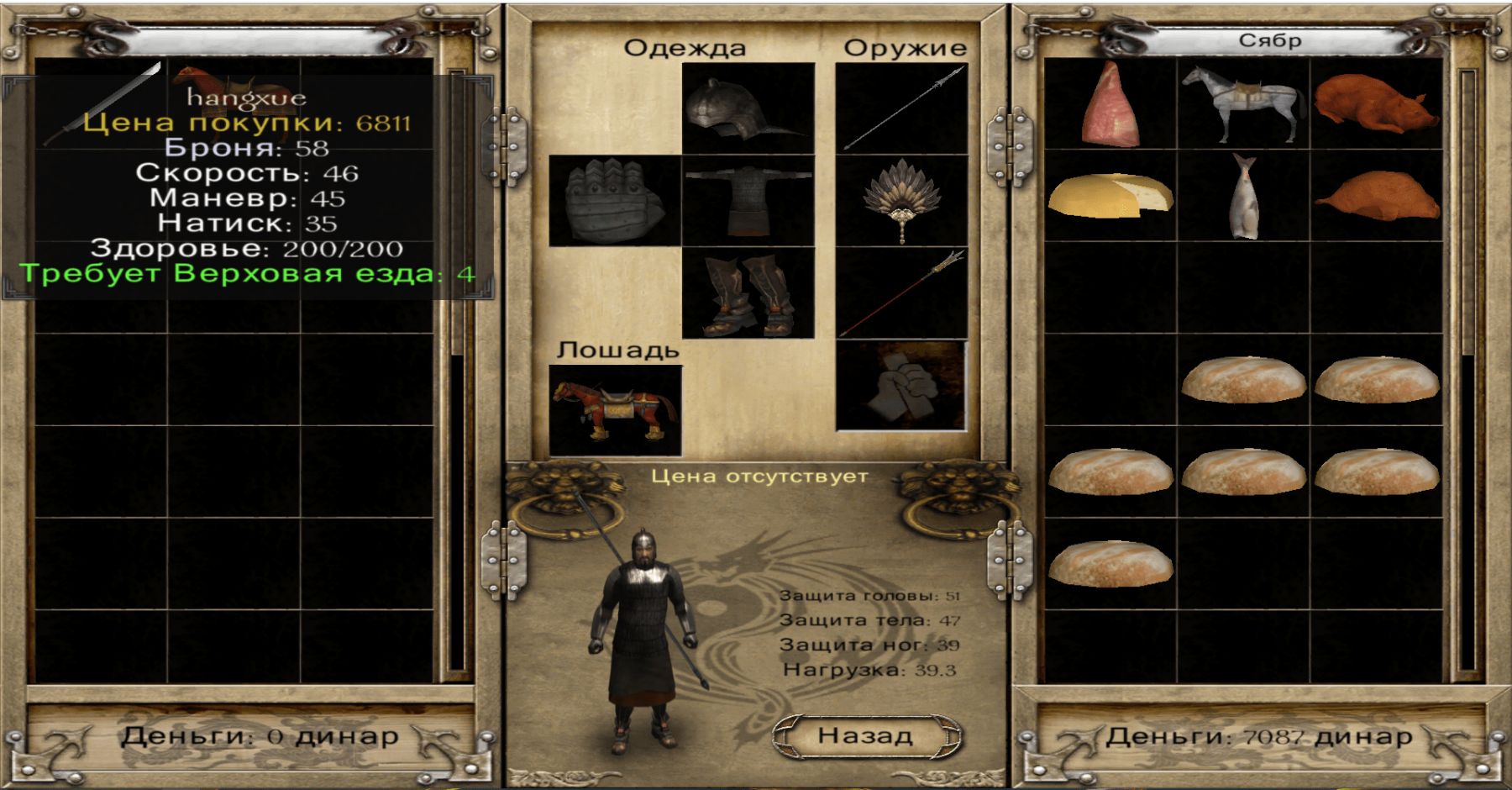Click the Сябр inventory scrollbar
The width and height of the screenshot is (1512, 790).
(1467, 370)
